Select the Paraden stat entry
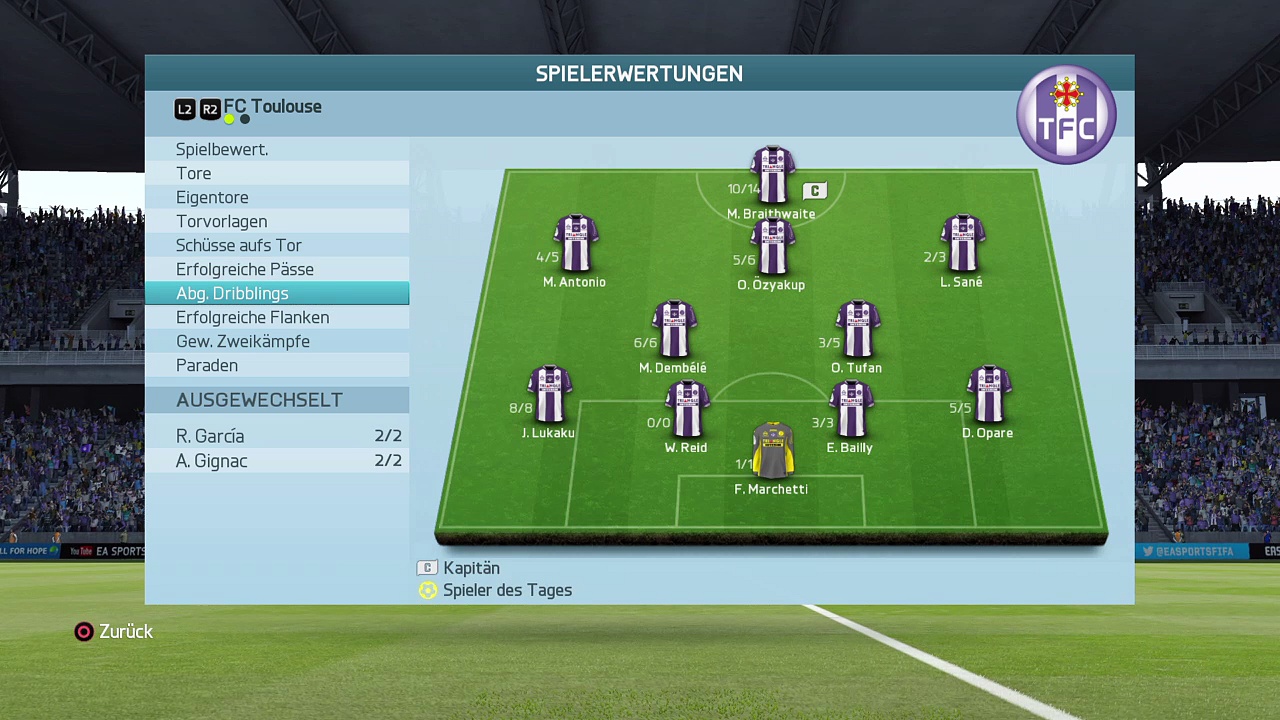The image size is (1280, 720). click(x=207, y=365)
